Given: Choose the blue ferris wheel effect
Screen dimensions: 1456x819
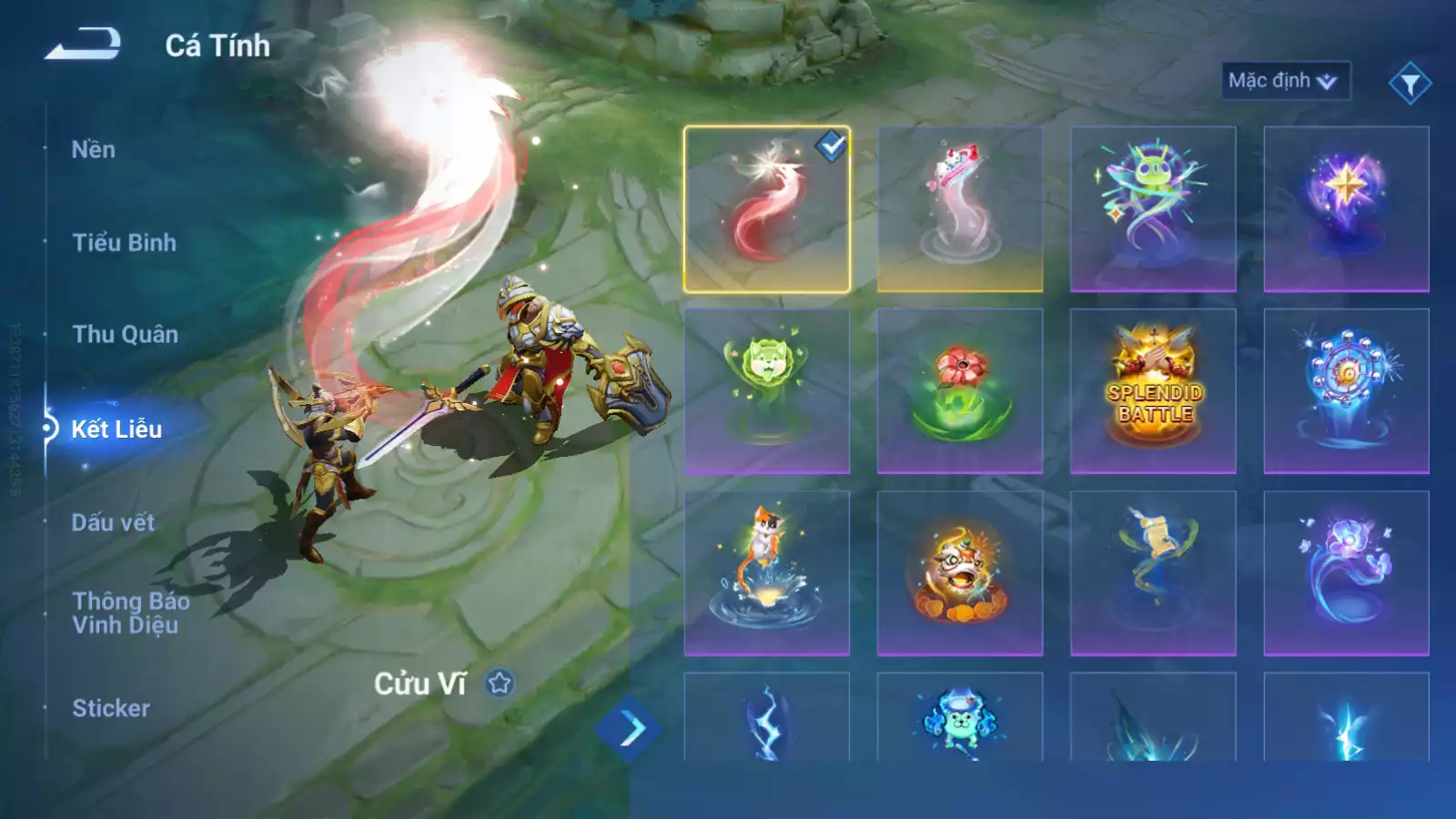Looking at the screenshot, I should pyautogui.click(x=1346, y=391).
